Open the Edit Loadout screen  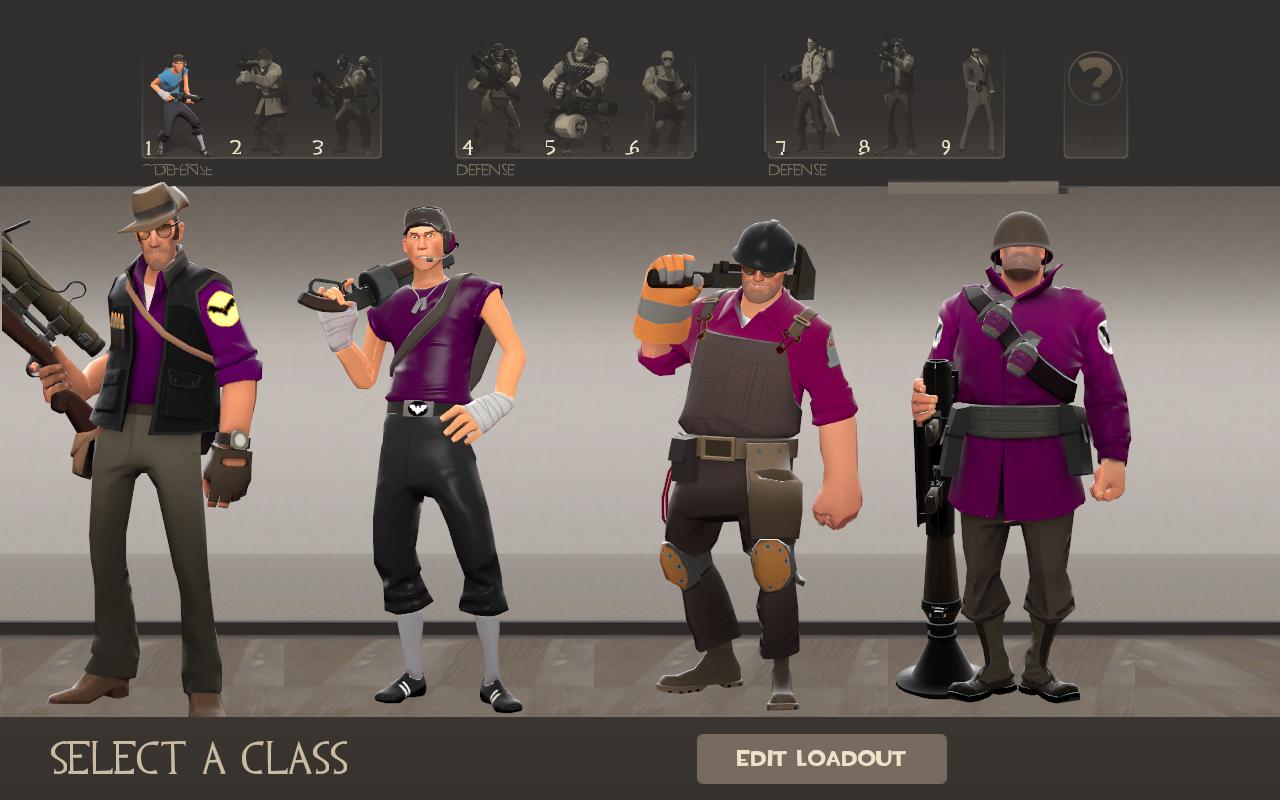point(821,759)
